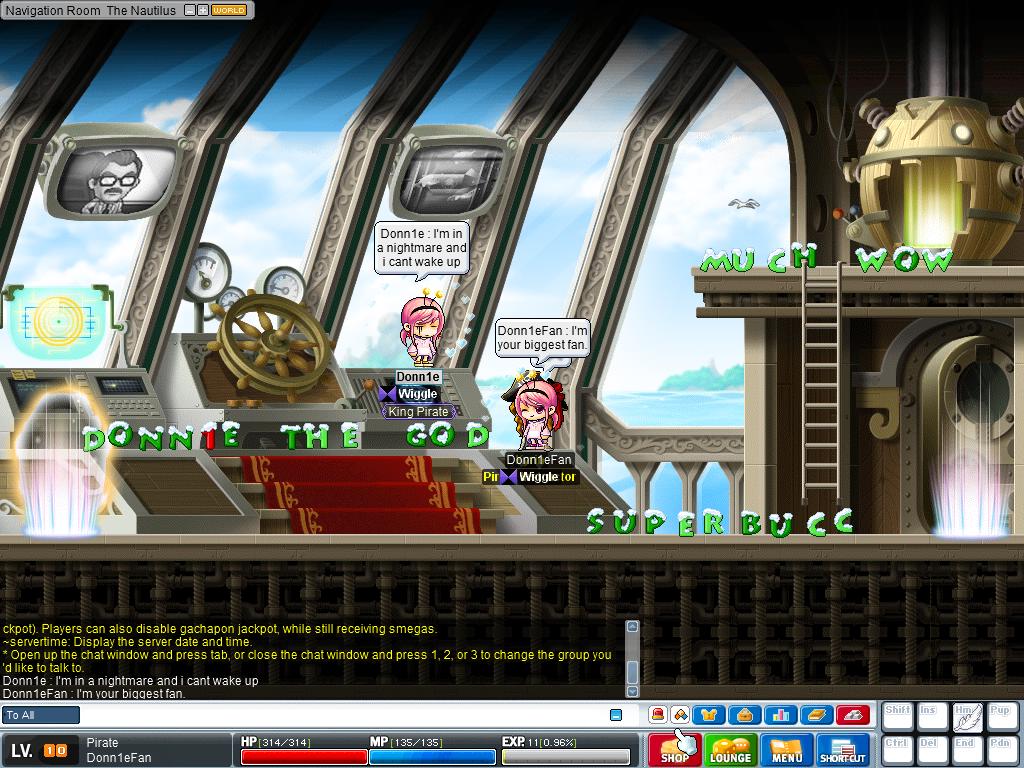Screen dimensions: 1024x768
Task: Type in the chat input field
Action: point(340,715)
